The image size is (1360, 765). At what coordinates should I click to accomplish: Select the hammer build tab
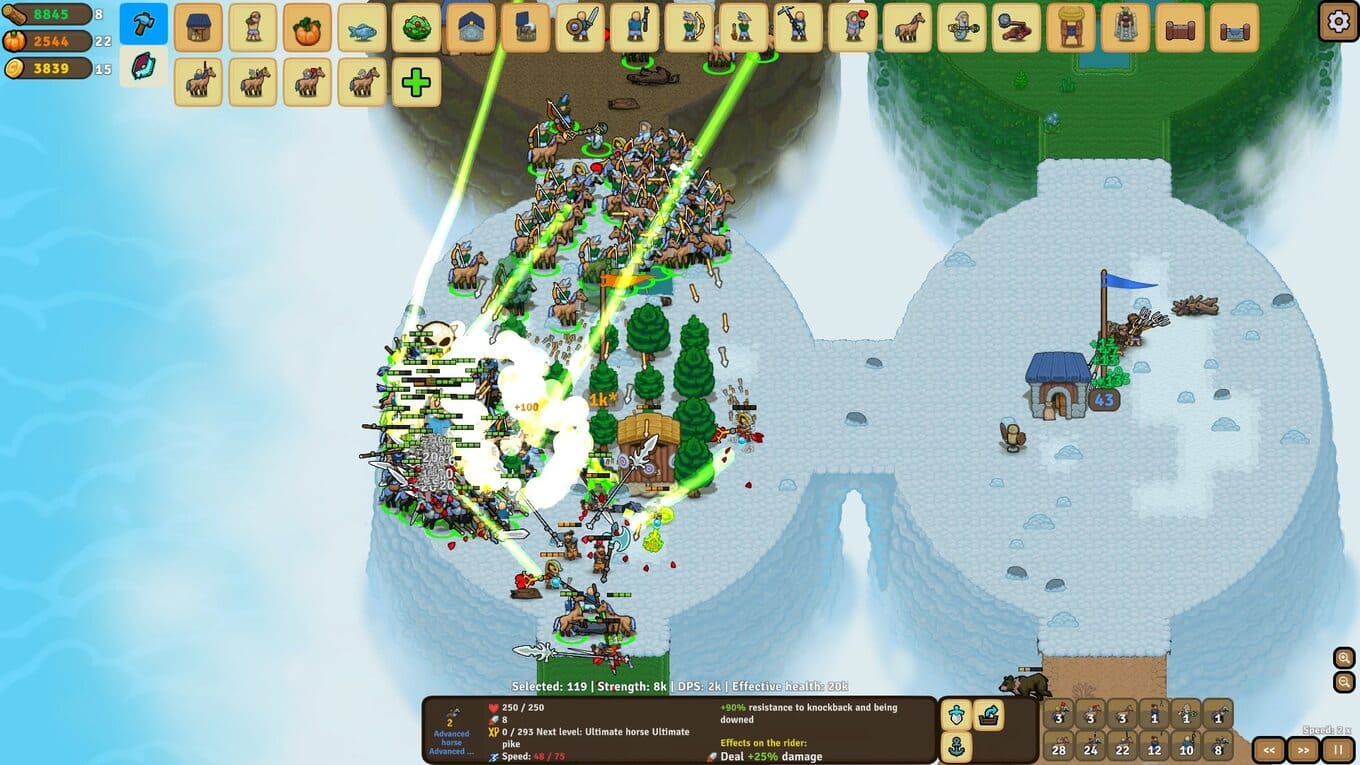[143, 24]
